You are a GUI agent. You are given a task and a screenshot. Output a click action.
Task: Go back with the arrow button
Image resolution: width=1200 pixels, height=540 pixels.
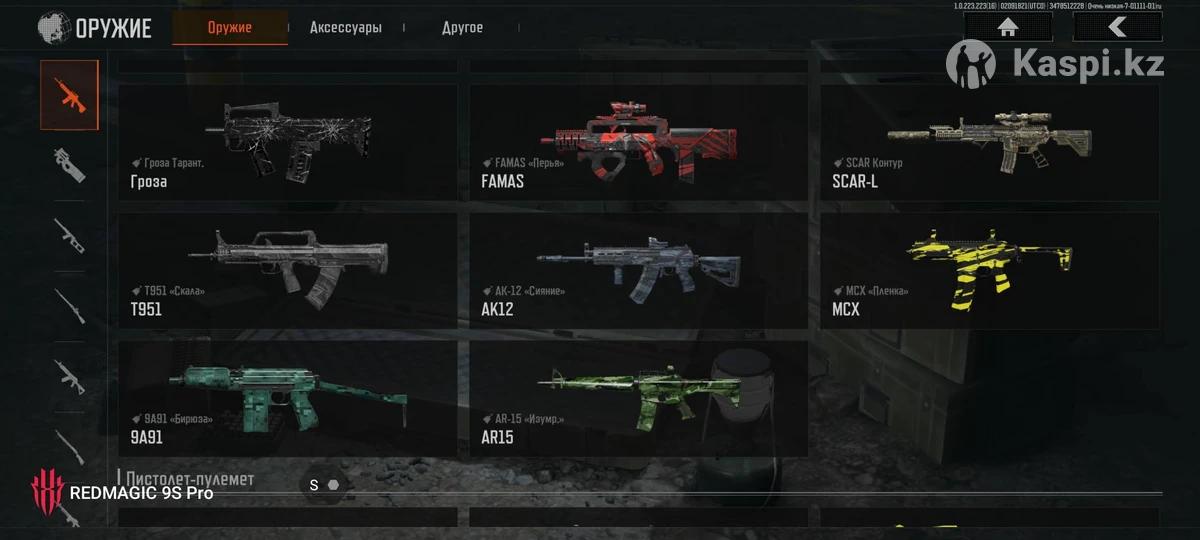pos(1117,27)
